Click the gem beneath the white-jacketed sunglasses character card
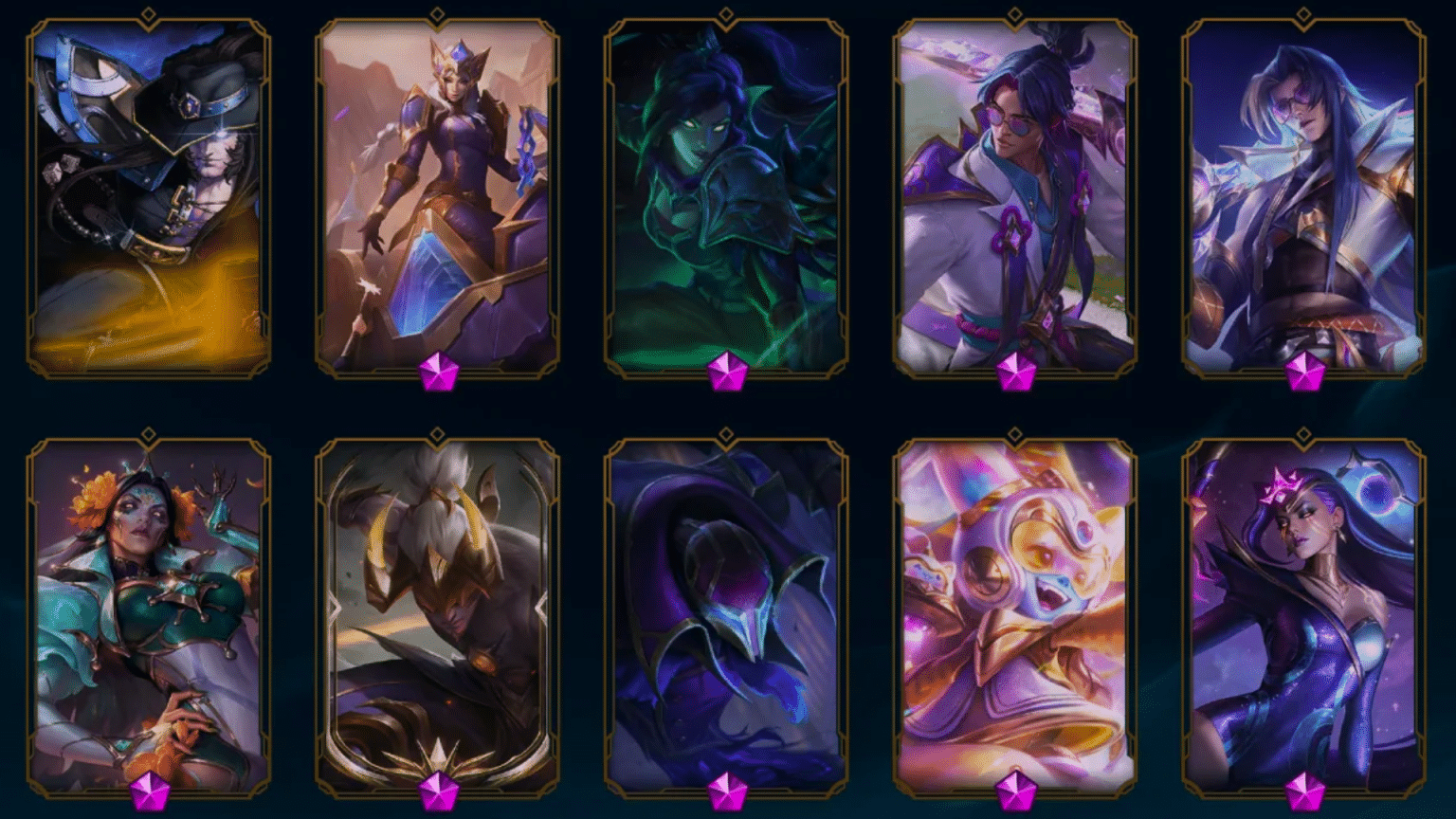1456x819 pixels. [1017, 371]
